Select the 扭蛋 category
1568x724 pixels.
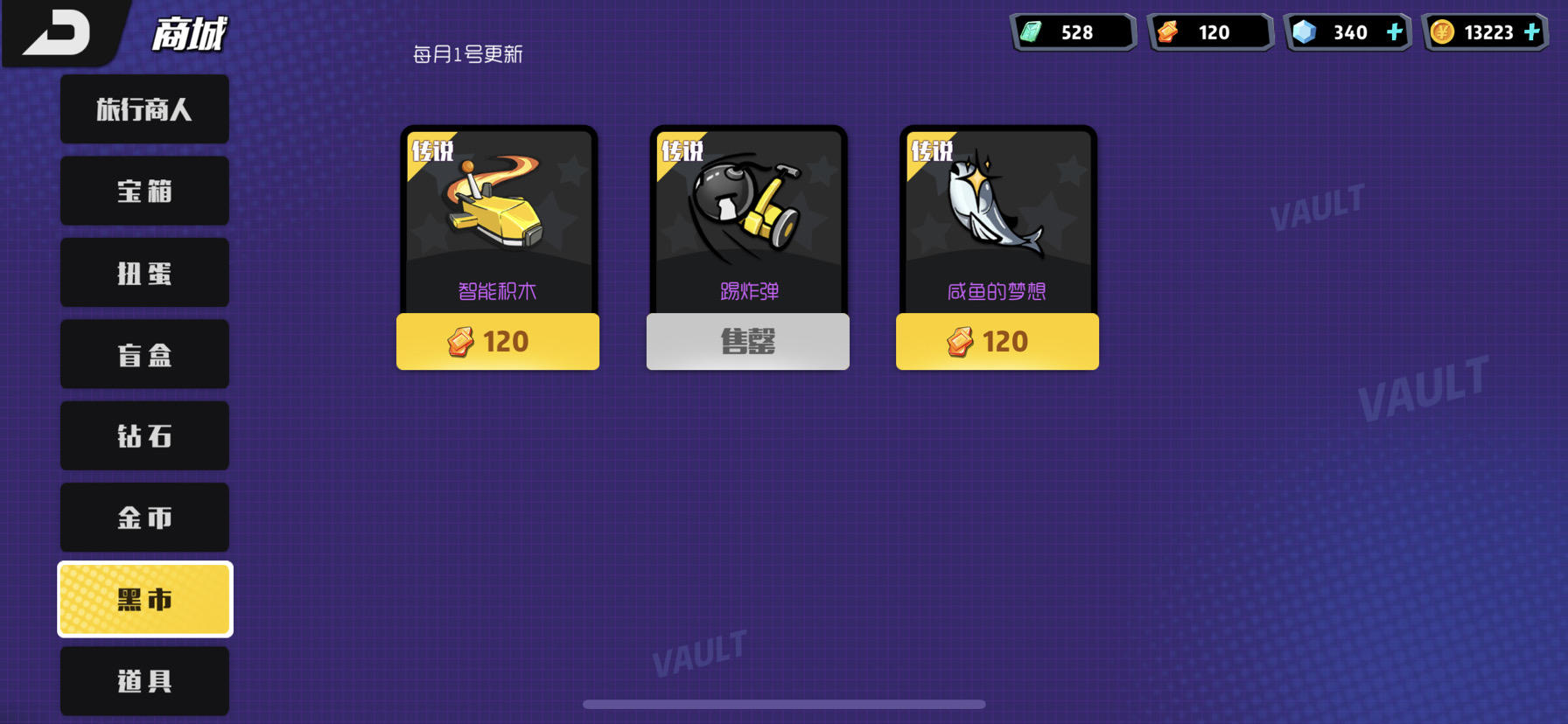tap(144, 273)
